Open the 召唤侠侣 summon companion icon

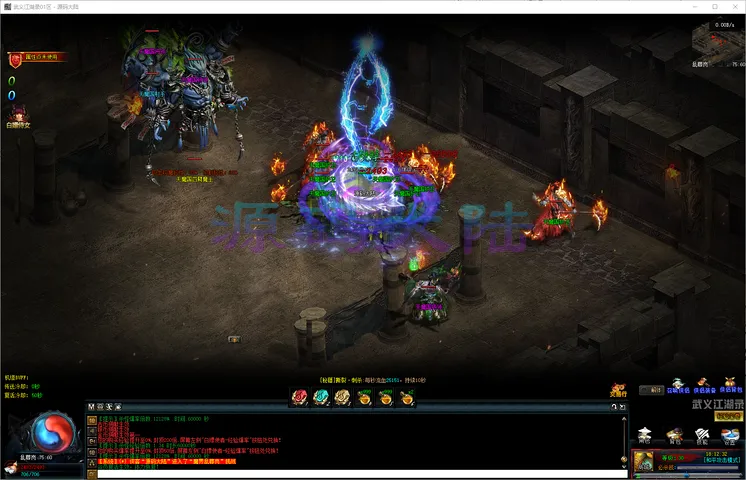click(678, 386)
